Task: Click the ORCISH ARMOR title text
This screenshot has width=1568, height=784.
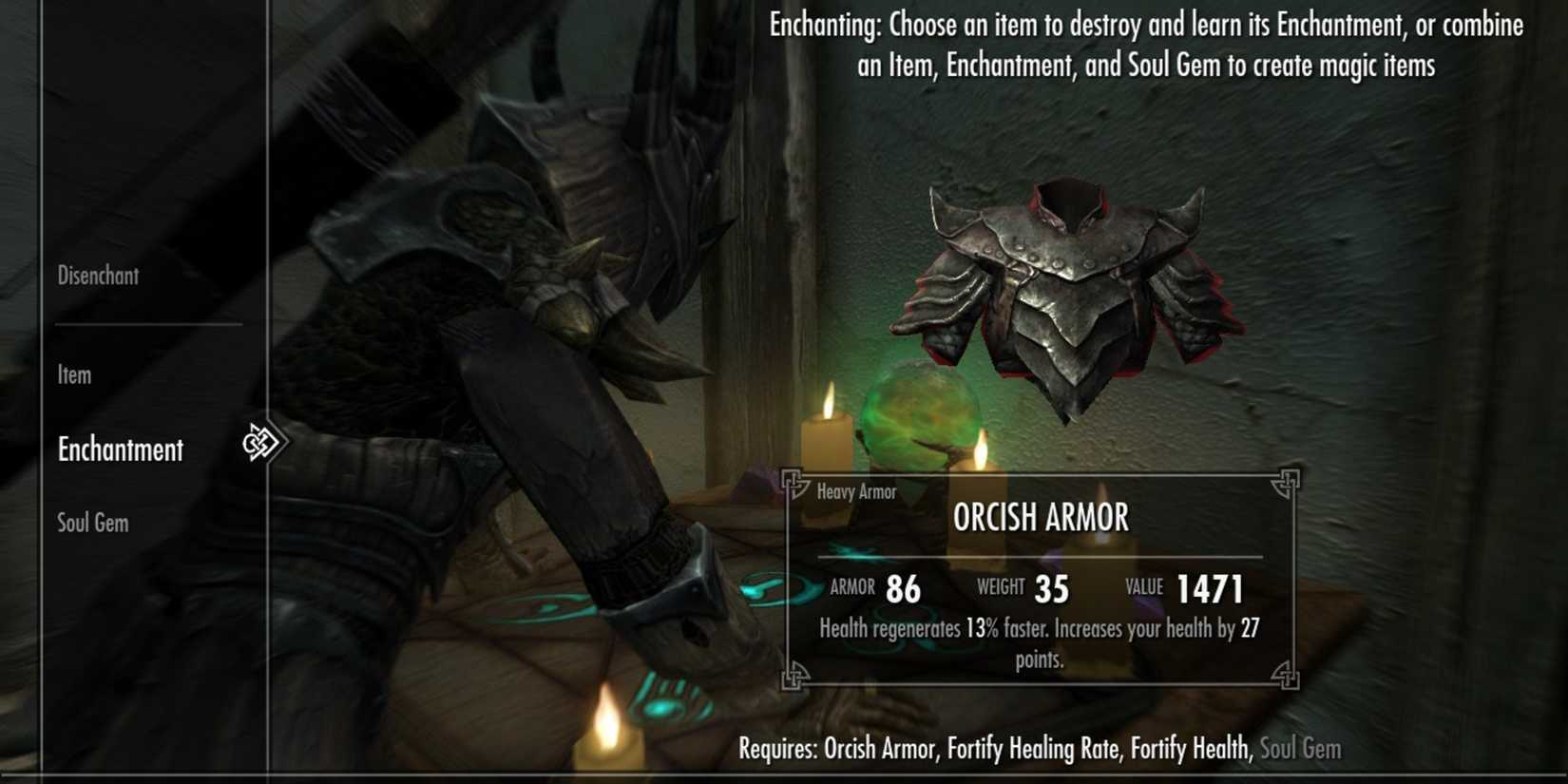Action: click(1040, 518)
